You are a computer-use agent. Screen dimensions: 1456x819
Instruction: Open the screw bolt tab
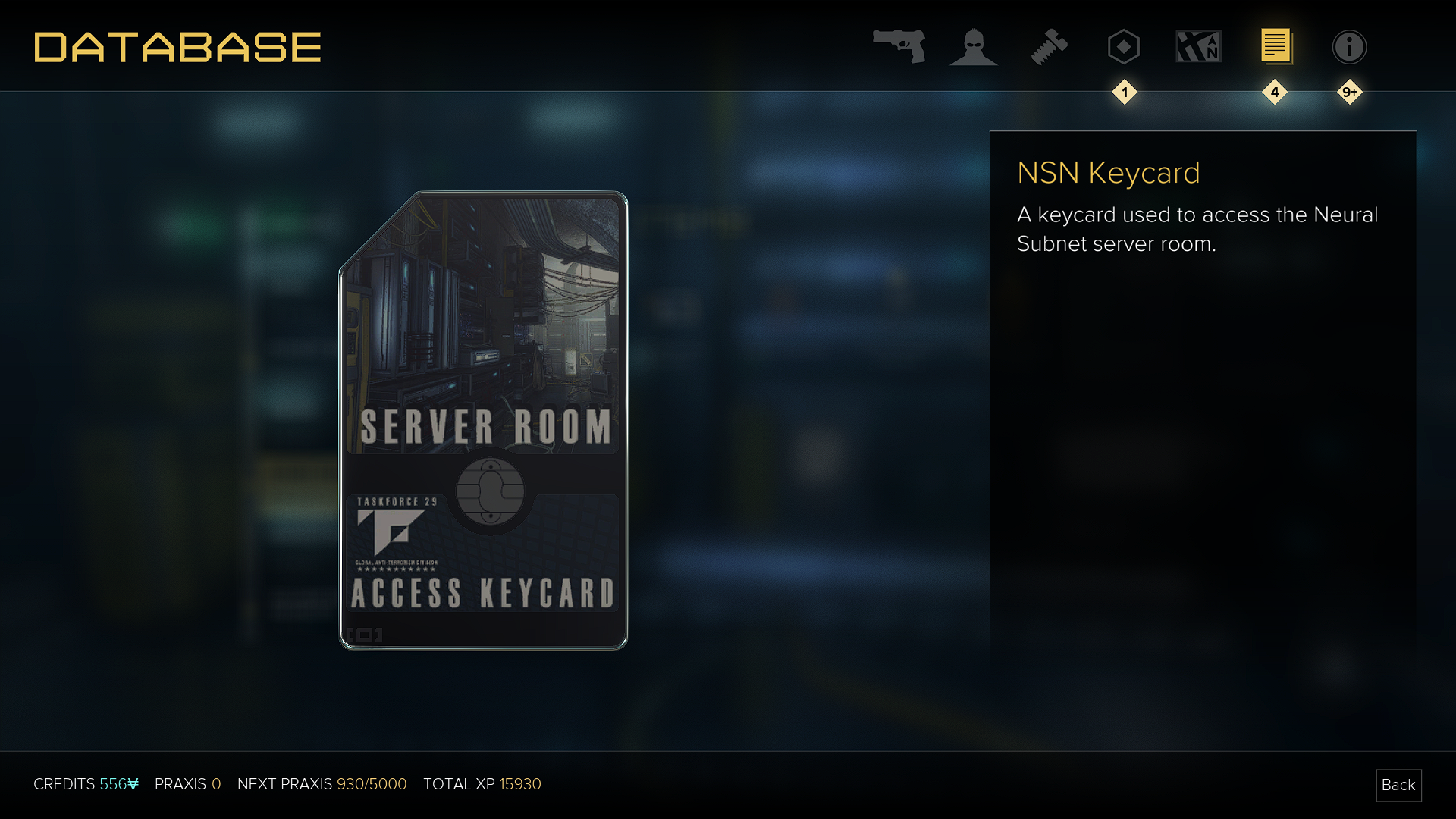pyautogui.click(x=1049, y=47)
